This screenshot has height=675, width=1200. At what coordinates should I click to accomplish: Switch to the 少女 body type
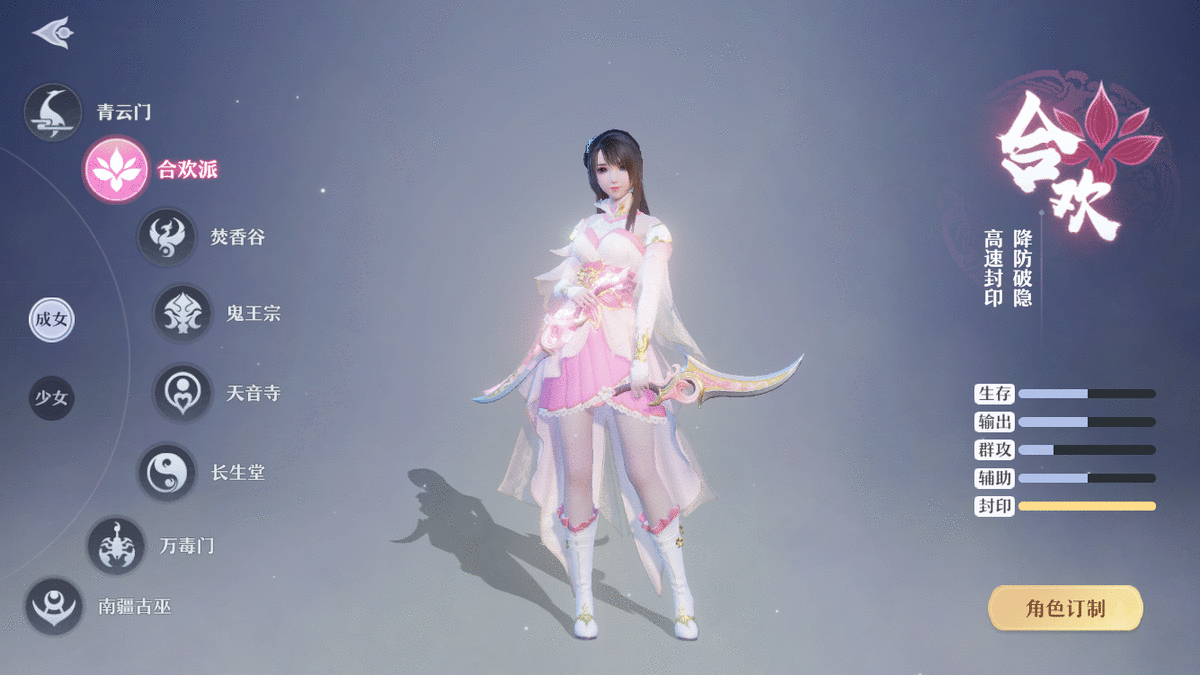coord(52,398)
